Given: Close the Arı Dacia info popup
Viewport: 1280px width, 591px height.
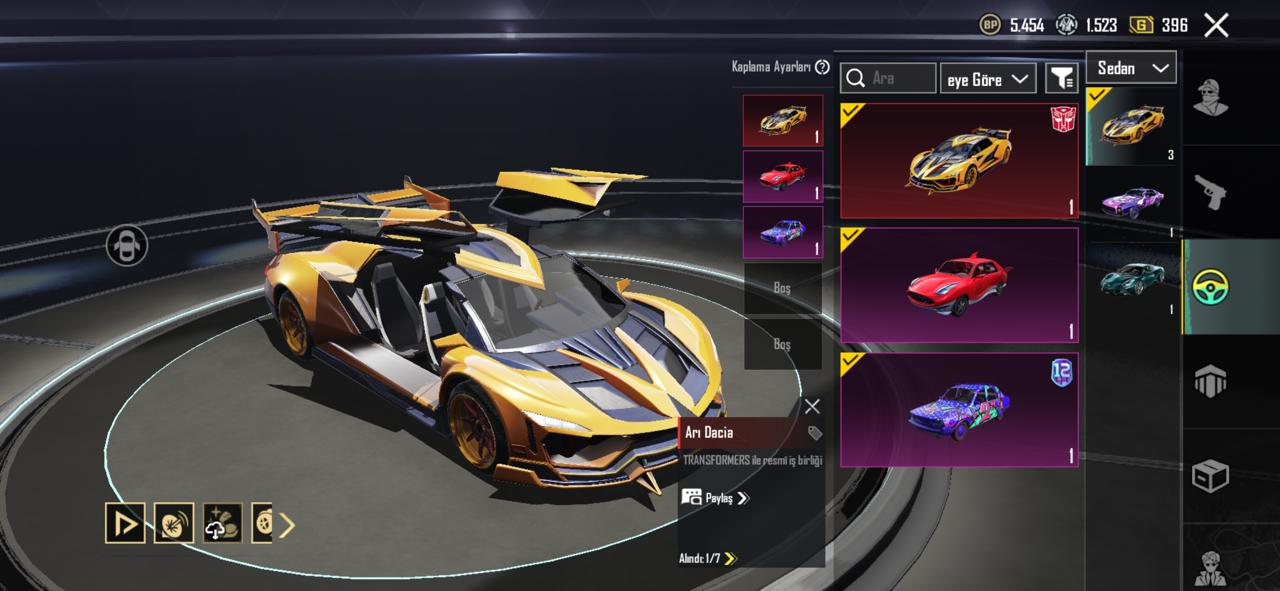Looking at the screenshot, I should [x=812, y=406].
